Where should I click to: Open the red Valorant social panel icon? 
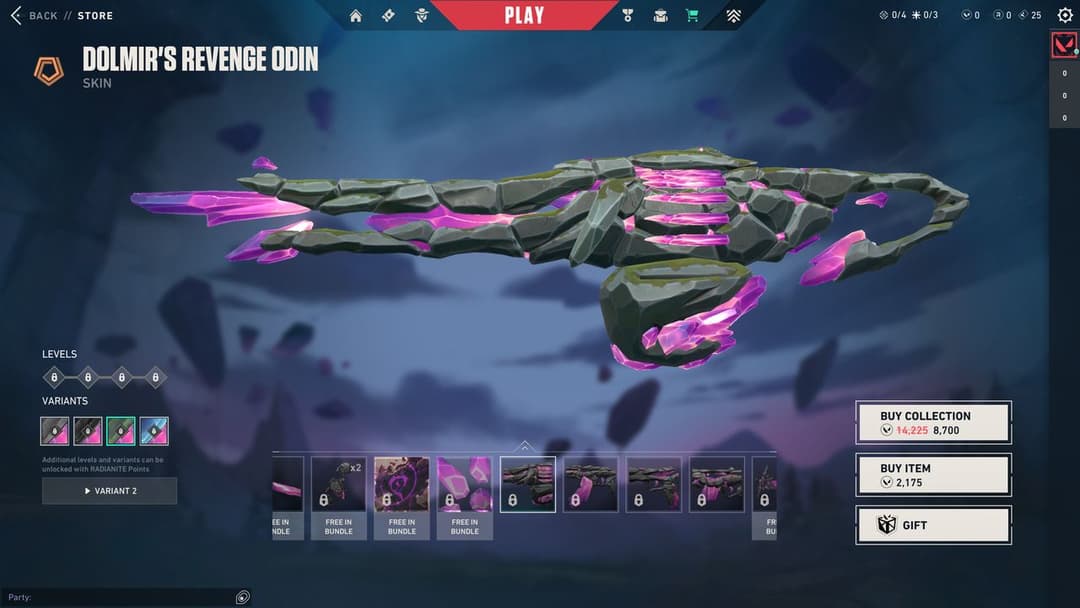(1064, 45)
